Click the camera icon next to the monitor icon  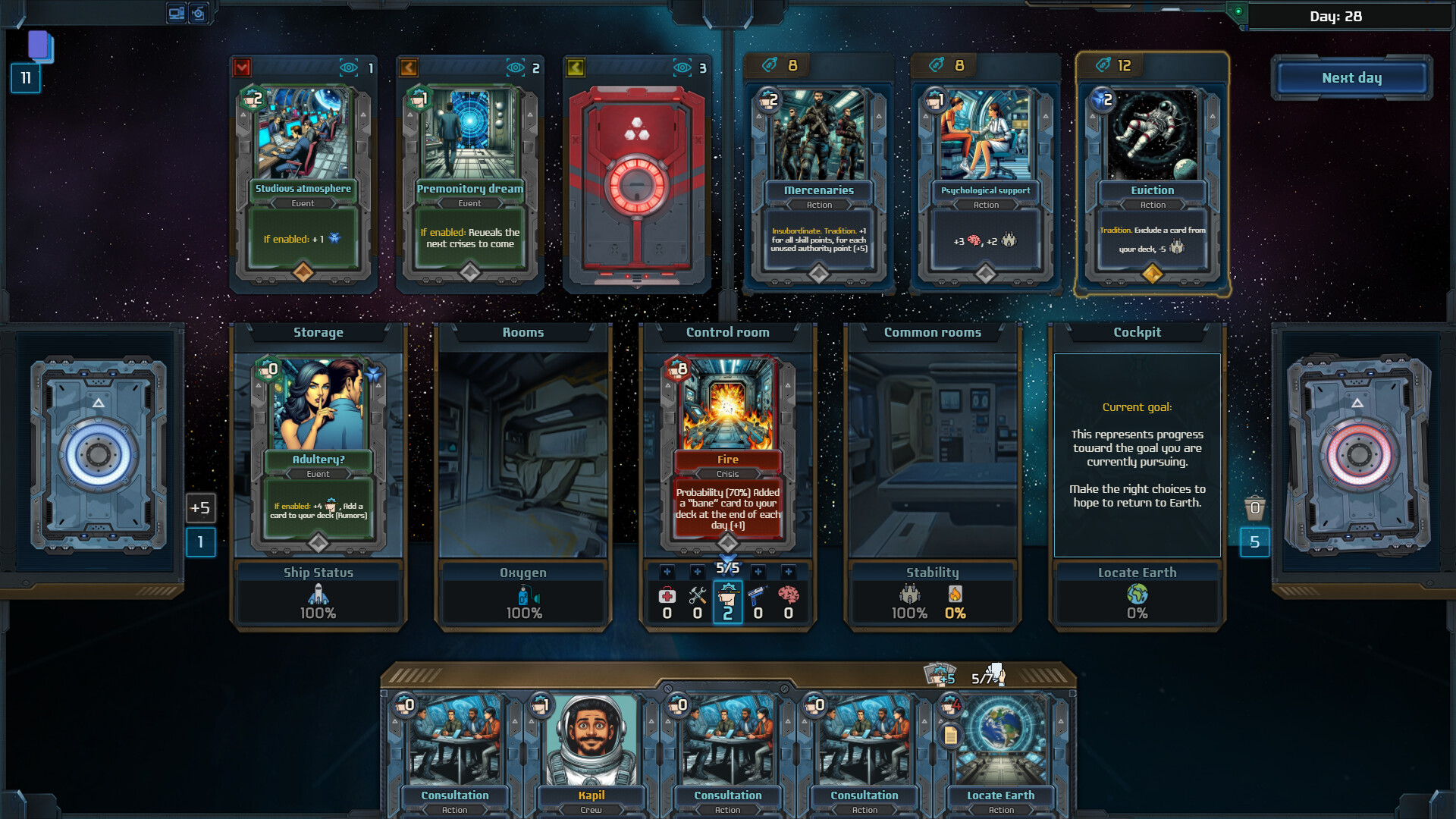(199, 13)
